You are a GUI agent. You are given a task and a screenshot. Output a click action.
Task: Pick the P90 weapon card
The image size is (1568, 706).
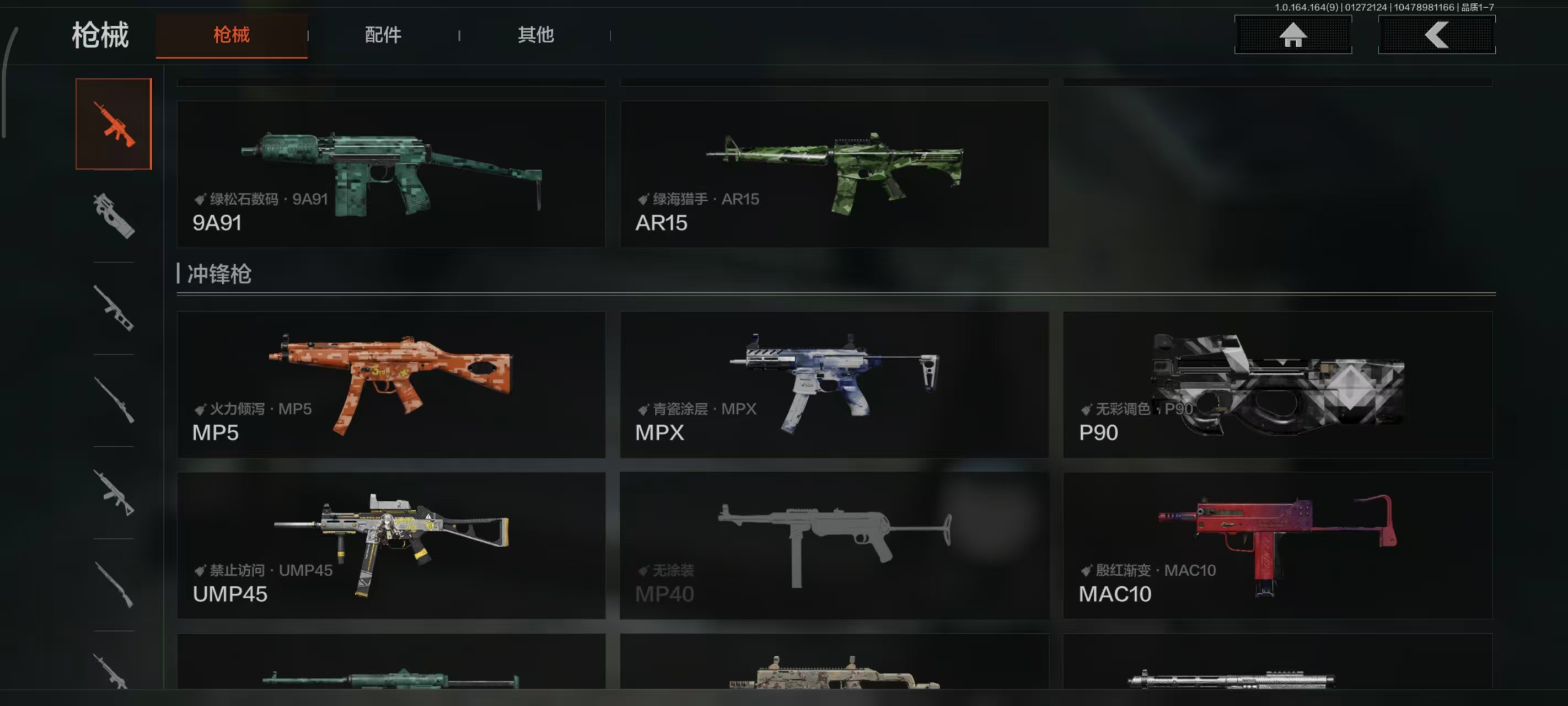pos(1276,384)
